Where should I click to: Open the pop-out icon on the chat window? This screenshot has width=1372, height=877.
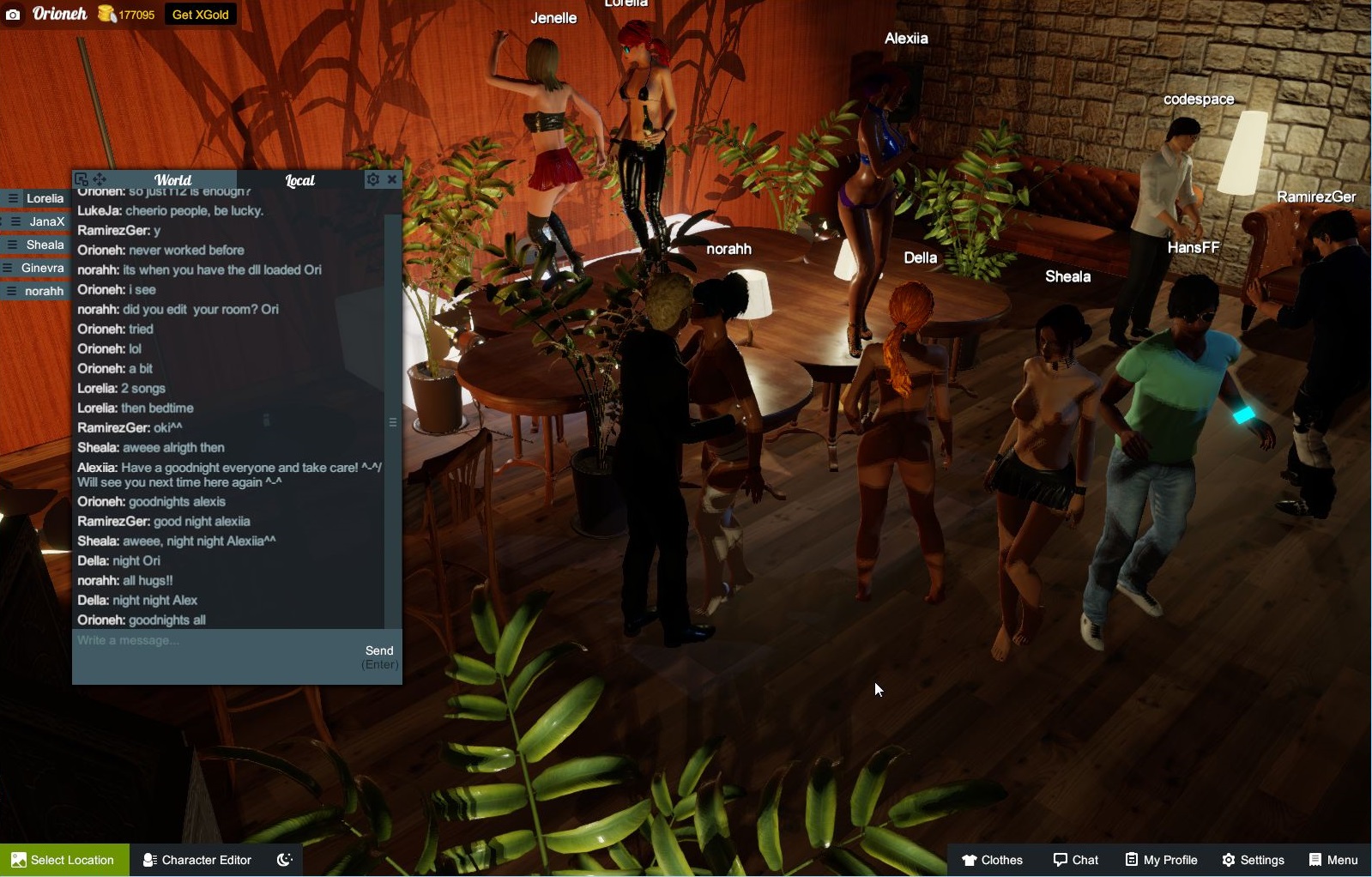[x=80, y=179]
